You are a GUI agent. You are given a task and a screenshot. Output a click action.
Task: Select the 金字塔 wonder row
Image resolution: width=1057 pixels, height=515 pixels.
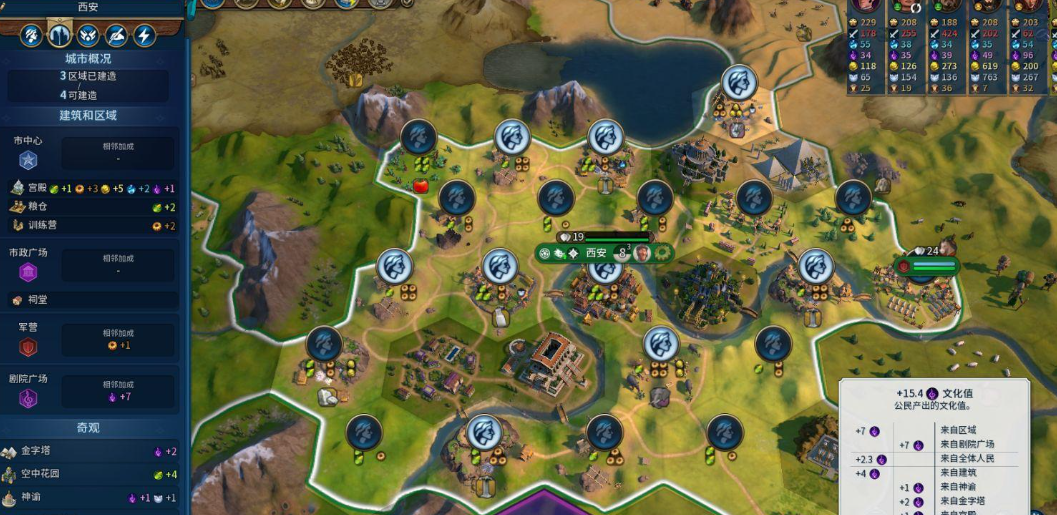click(x=90, y=452)
